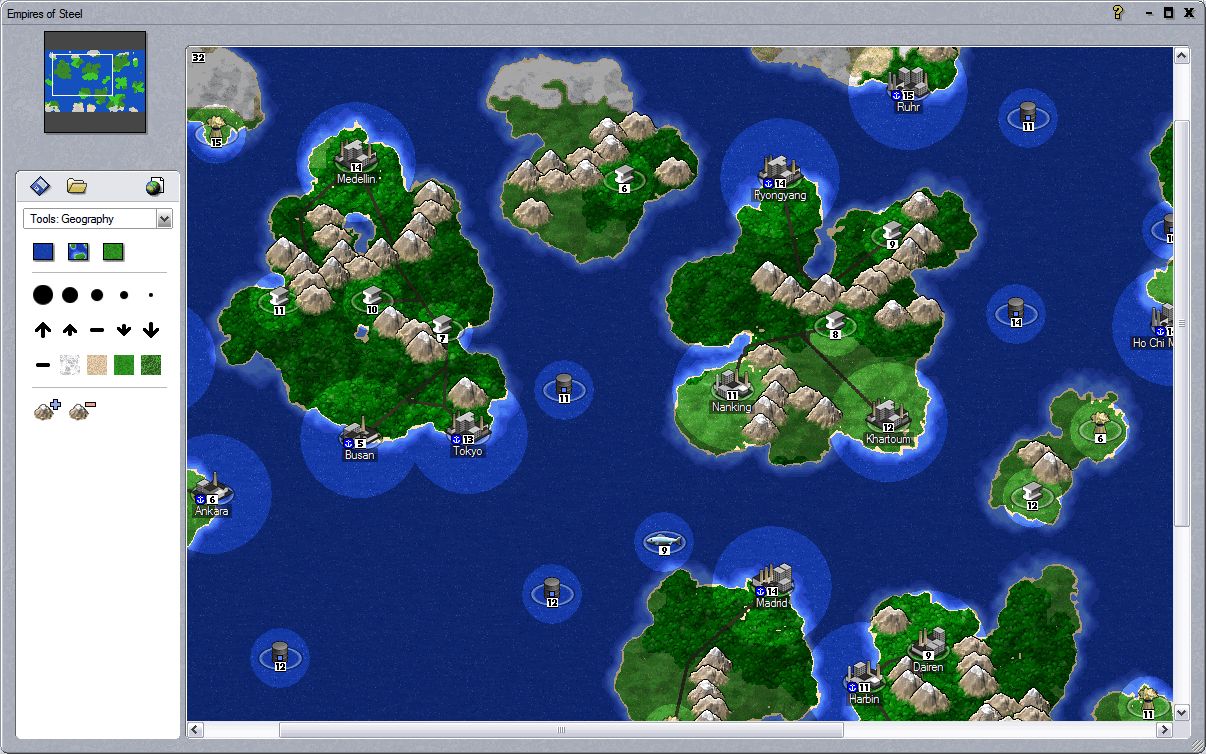The image size is (1206, 754).
Task: Select the large up arrow tool
Action: pyautogui.click(x=43, y=330)
